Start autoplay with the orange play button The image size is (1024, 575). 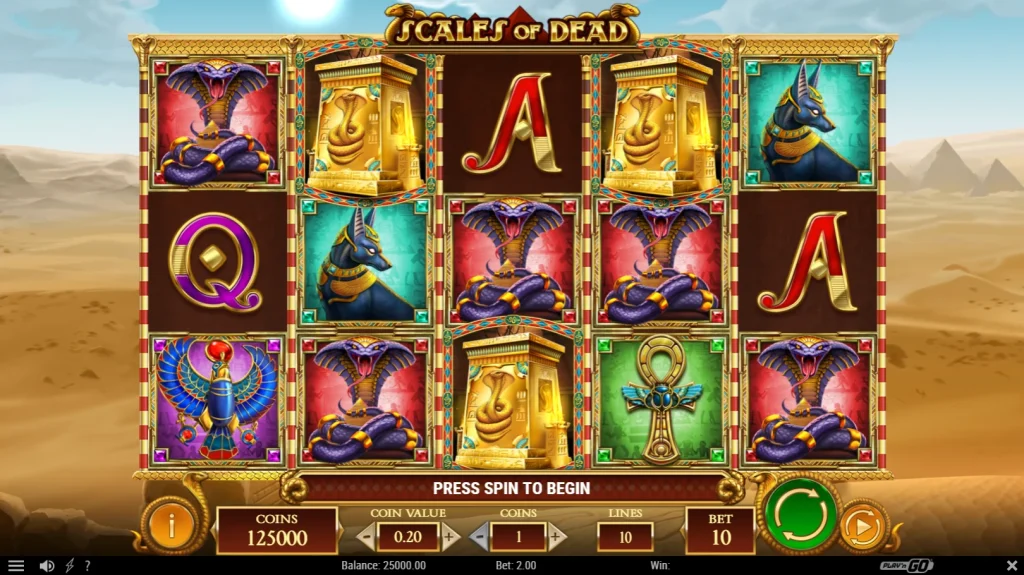coord(862,526)
